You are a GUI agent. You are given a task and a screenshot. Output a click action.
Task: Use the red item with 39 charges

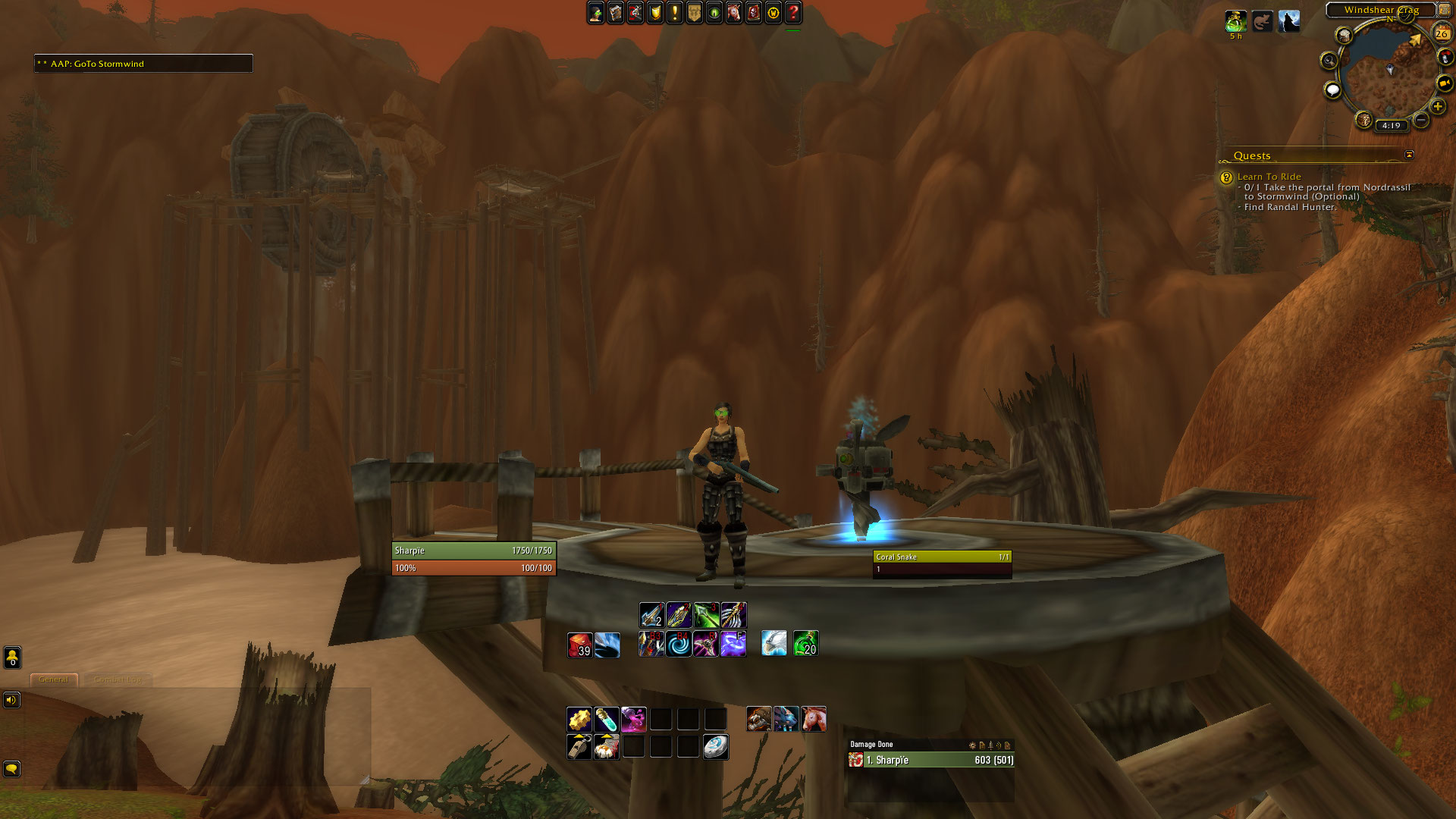pos(580,645)
